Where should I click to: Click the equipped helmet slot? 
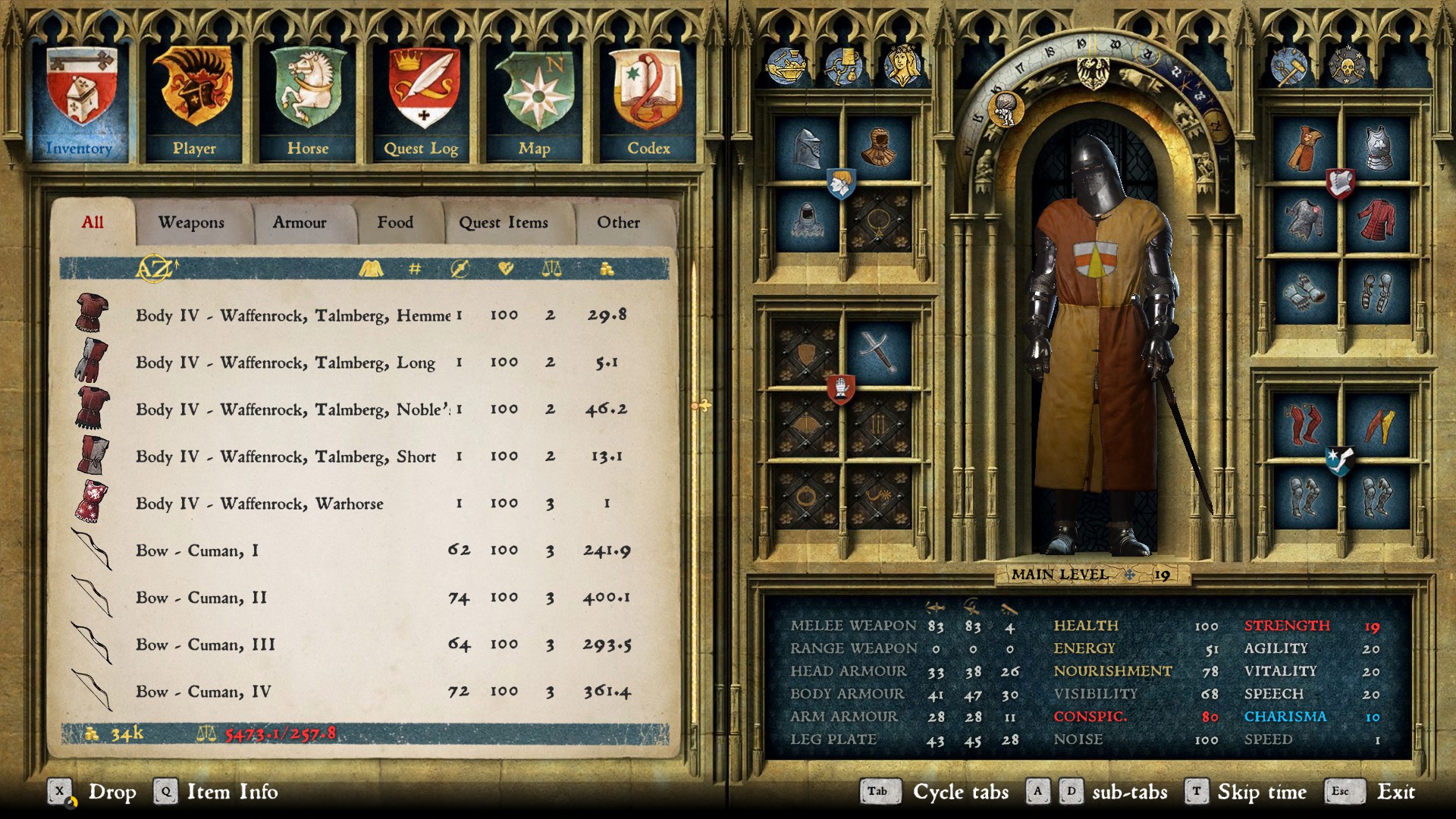[807, 147]
